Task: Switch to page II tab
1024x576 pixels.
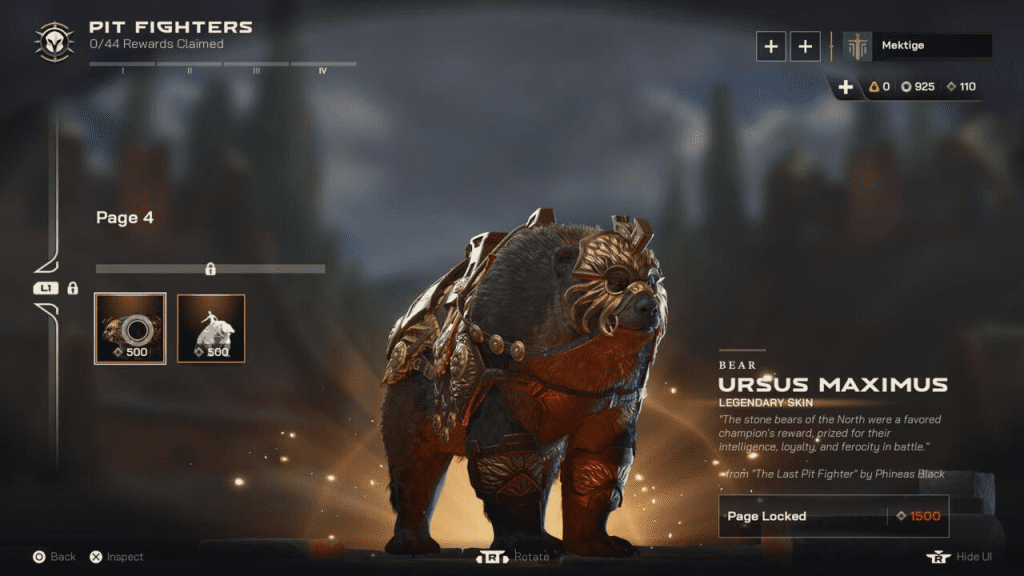Action: [189, 67]
